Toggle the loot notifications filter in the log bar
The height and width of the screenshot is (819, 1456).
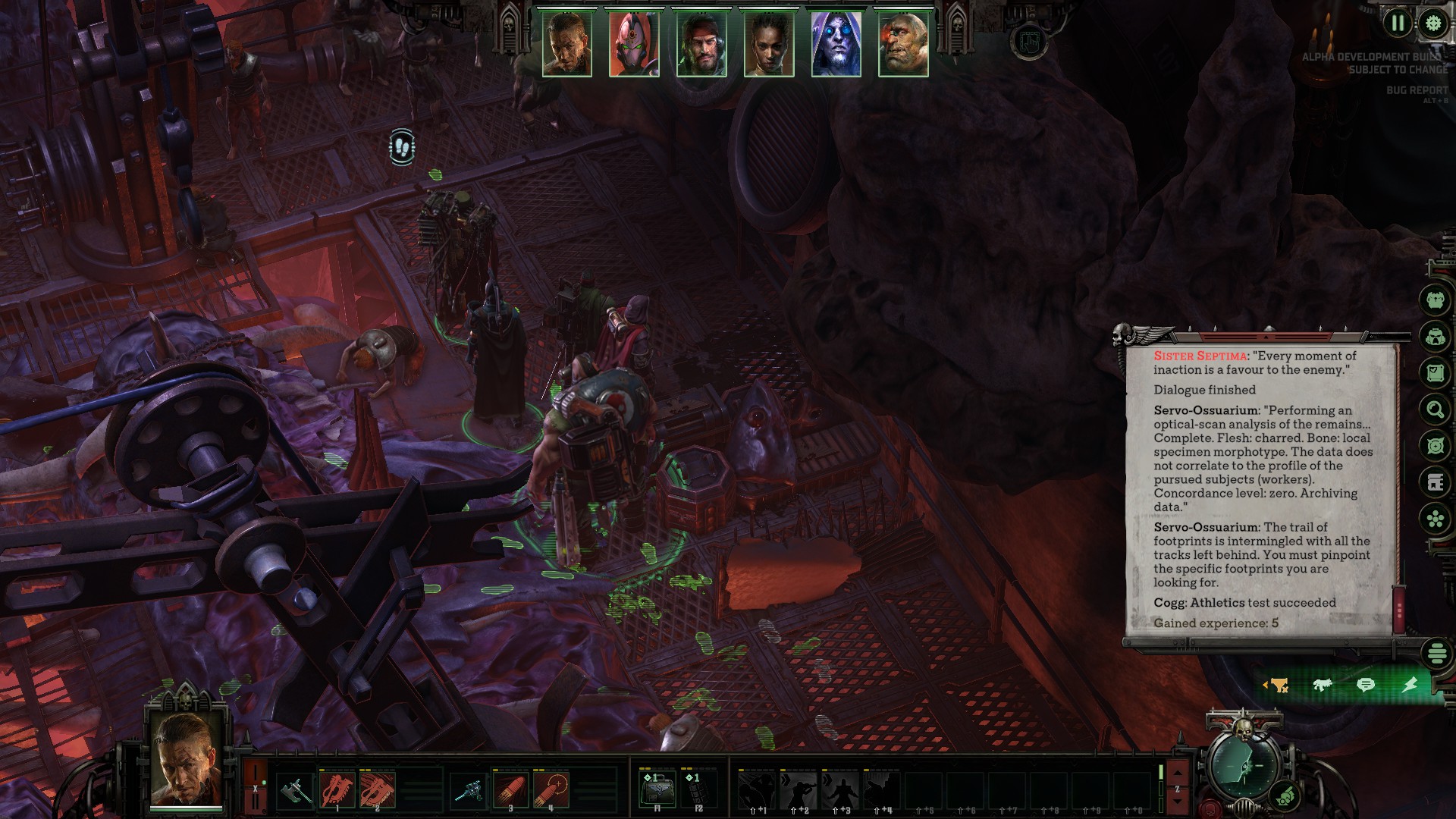point(1279,685)
